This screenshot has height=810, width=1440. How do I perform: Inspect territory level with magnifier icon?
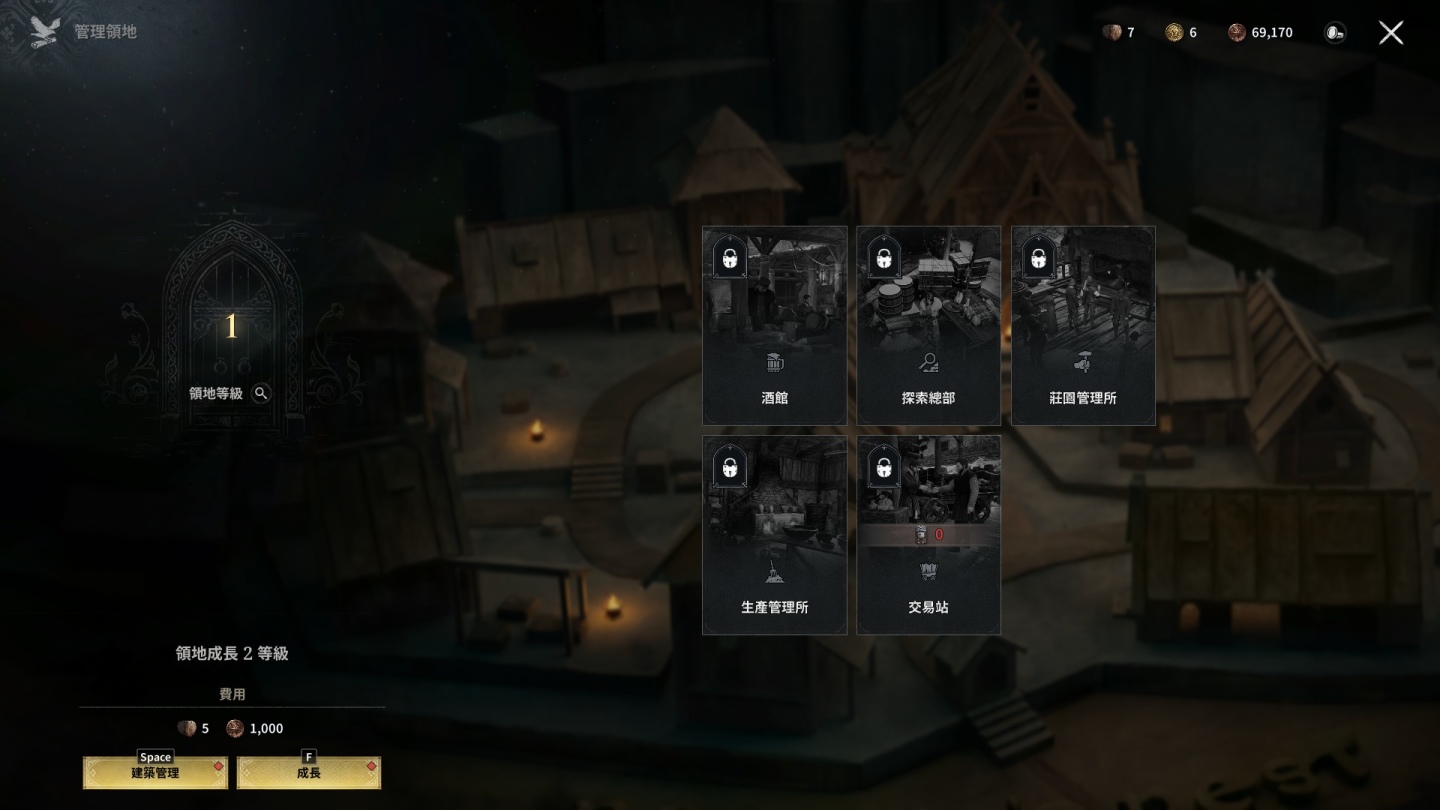(x=261, y=393)
